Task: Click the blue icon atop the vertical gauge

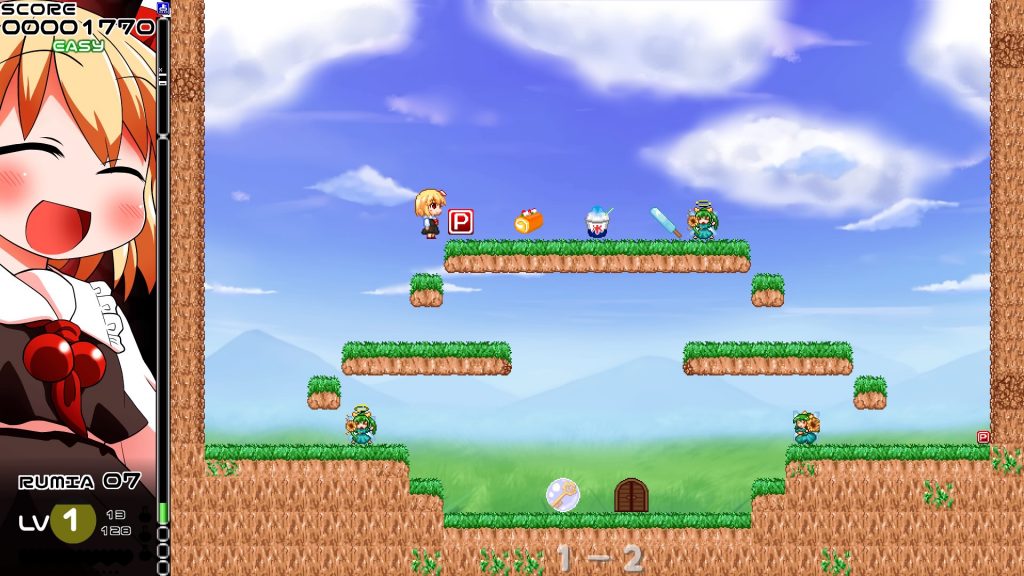Action: (163, 9)
